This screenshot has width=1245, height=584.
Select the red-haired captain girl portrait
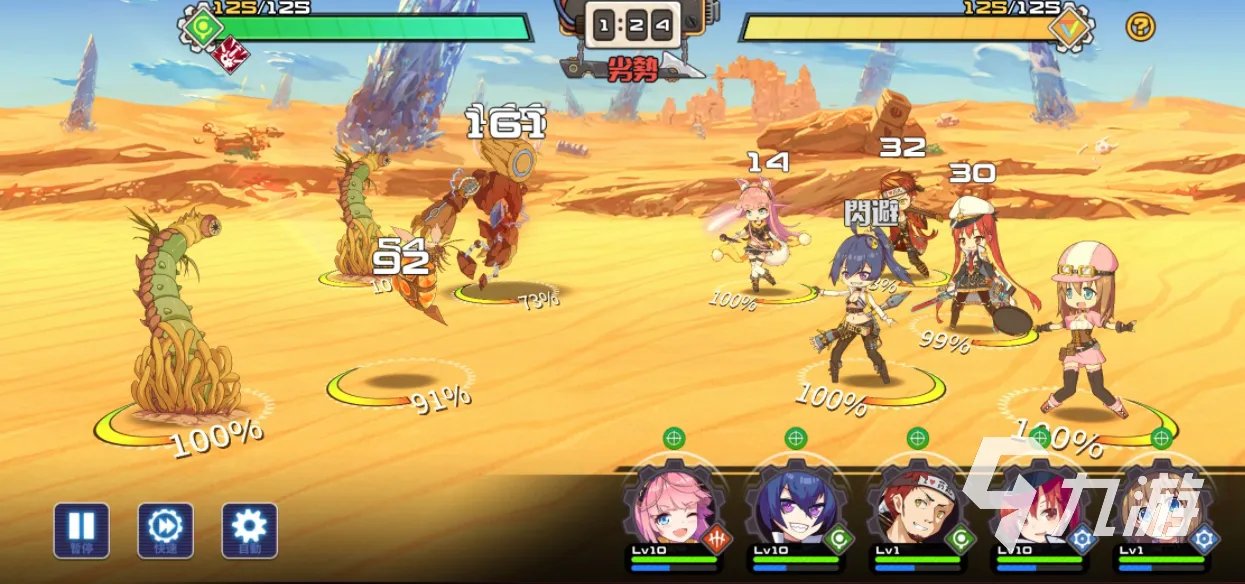1039,505
